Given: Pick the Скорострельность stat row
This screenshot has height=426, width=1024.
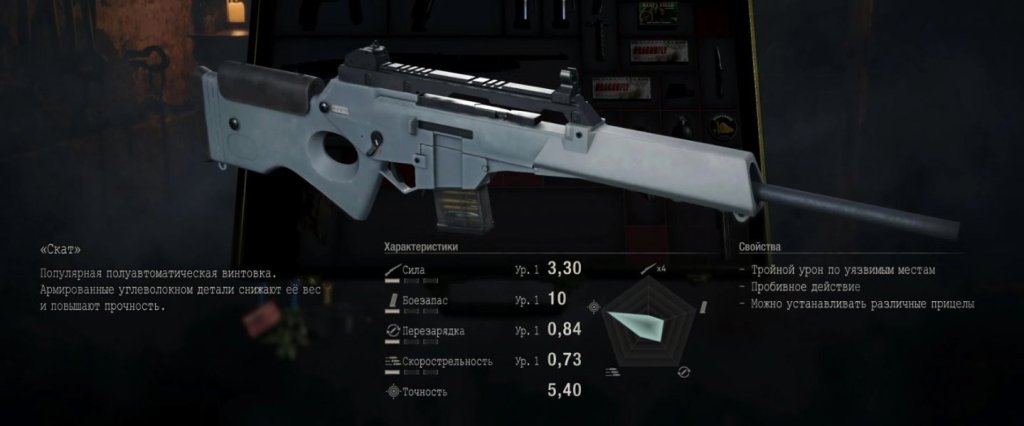Looking at the screenshot, I should click(480, 361).
